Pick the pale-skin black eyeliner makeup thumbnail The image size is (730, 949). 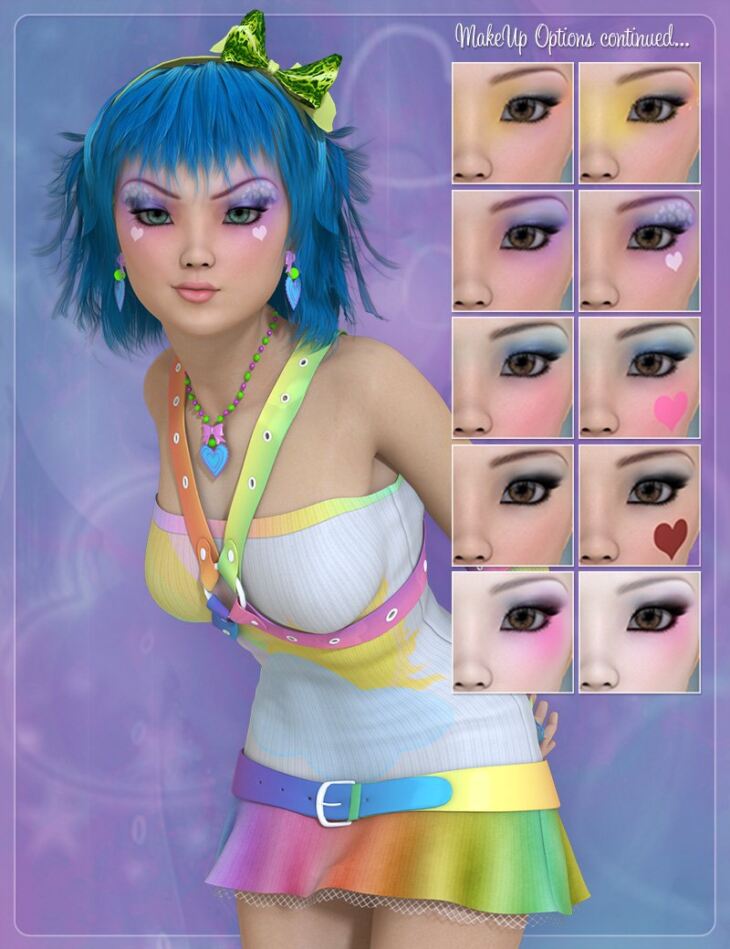pyautogui.click(x=639, y=632)
